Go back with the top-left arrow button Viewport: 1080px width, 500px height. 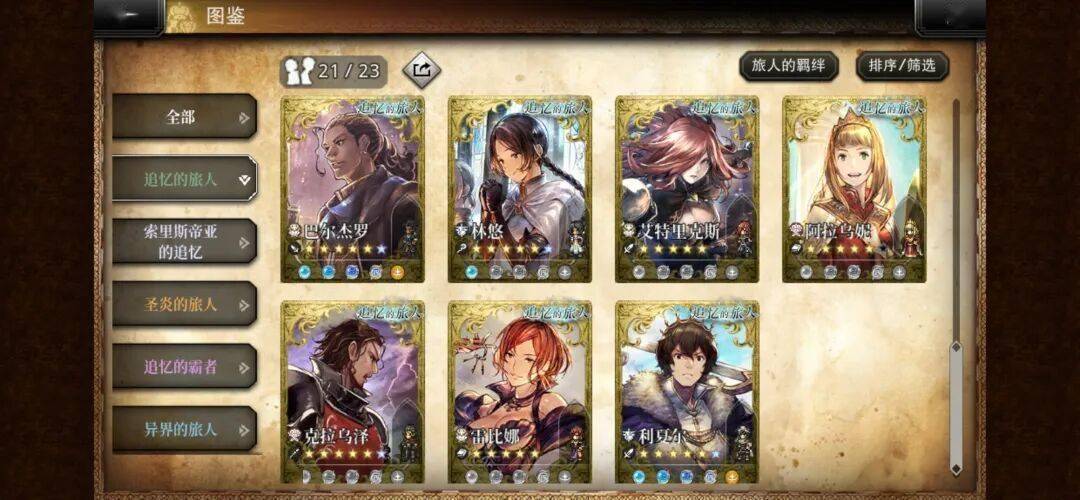[129, 15]
